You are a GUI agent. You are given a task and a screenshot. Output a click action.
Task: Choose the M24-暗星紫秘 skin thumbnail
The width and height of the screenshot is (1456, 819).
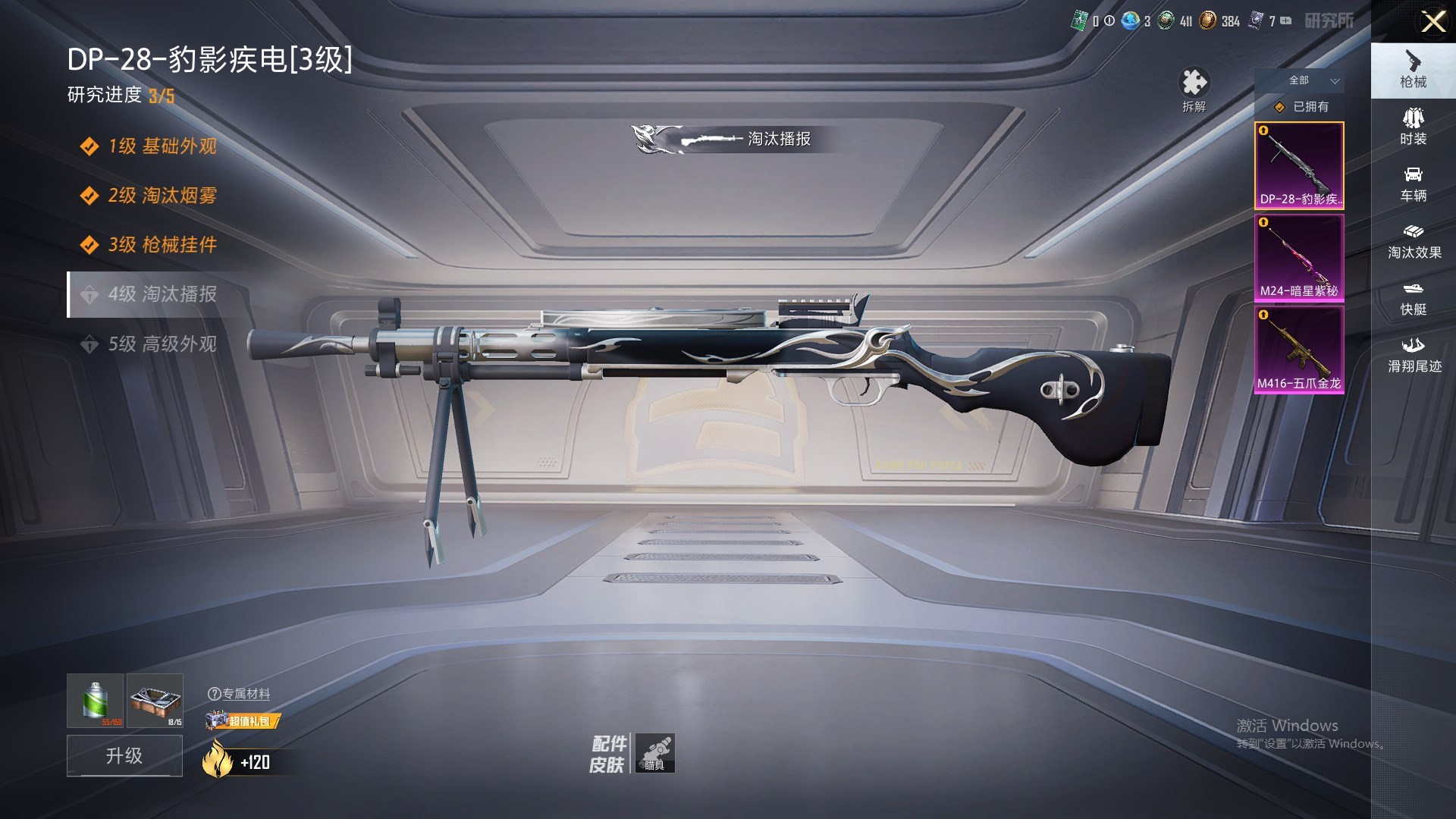click(1299, 258)
